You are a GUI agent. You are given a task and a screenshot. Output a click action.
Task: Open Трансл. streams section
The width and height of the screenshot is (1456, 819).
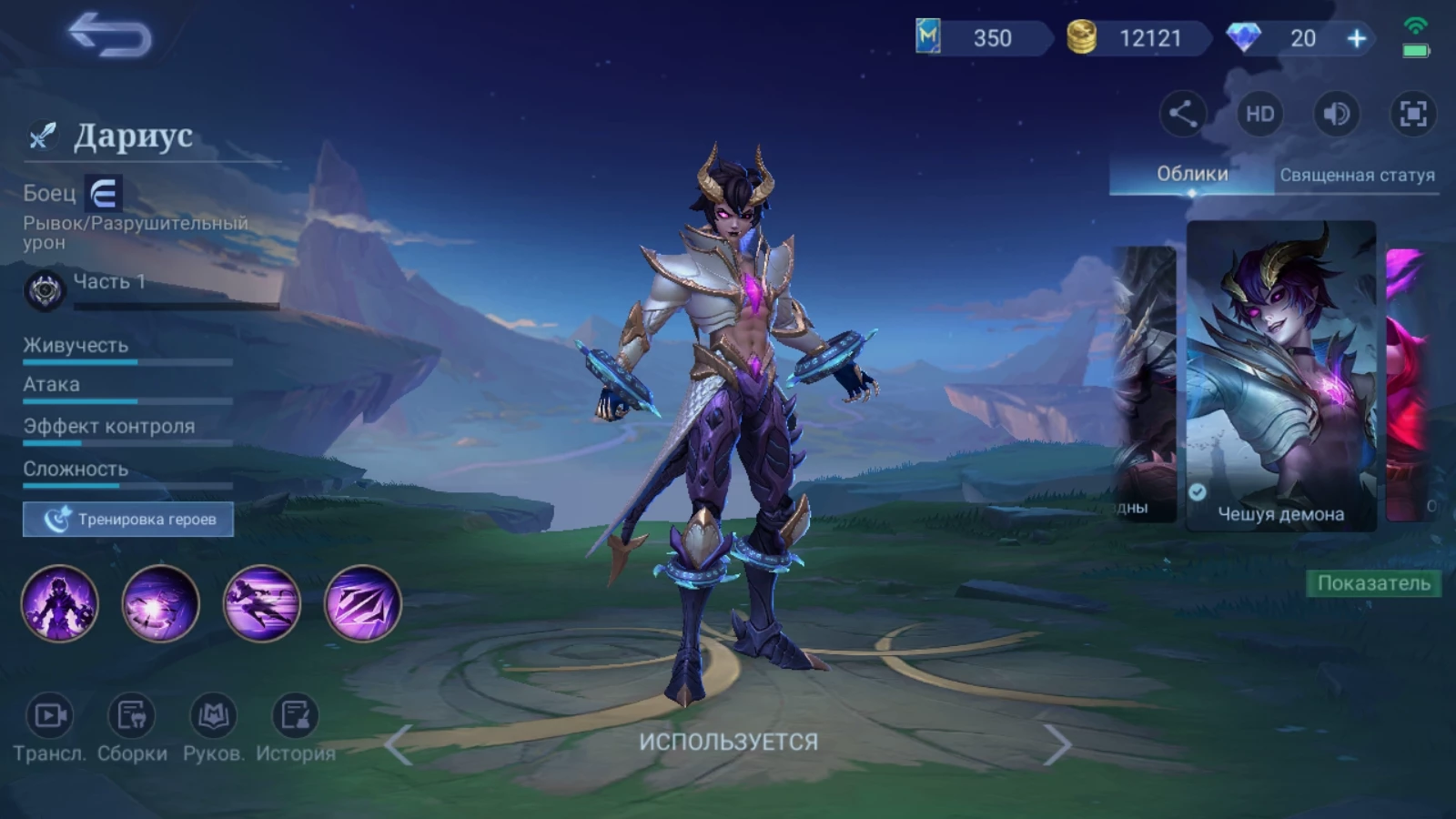pyautogui.click(x=49, y=727)
